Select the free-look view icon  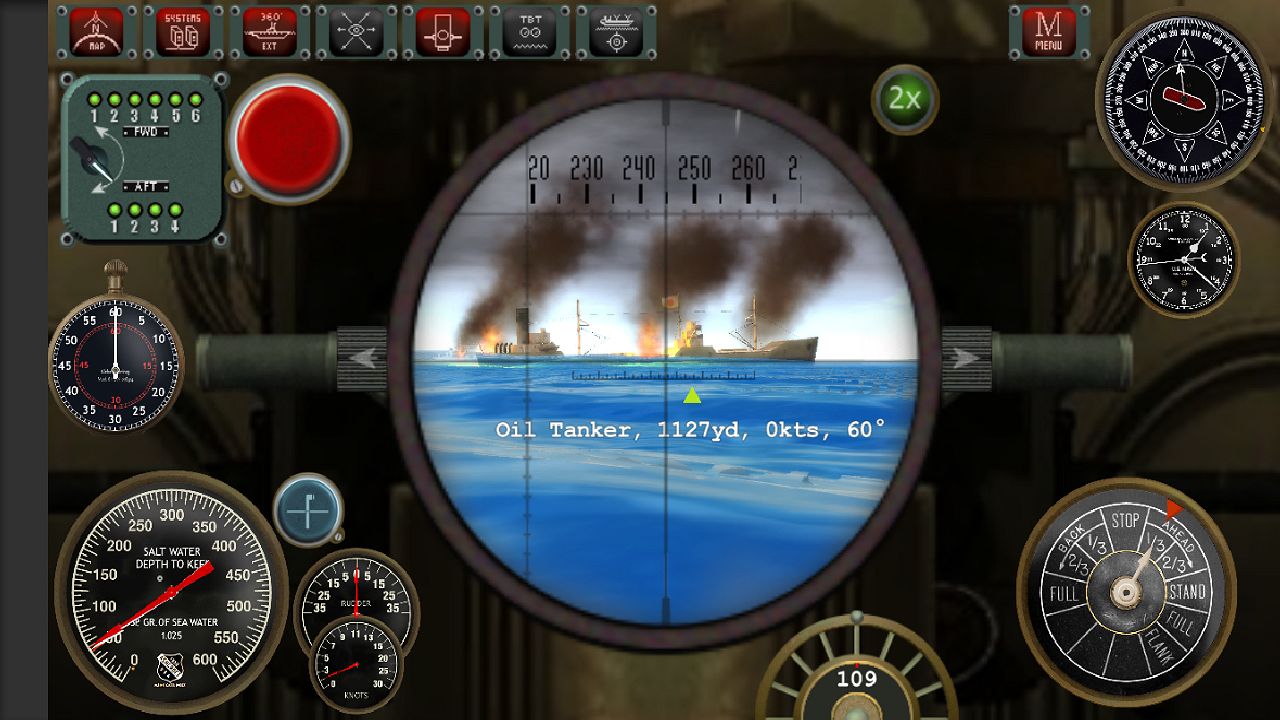coord(355,30)
